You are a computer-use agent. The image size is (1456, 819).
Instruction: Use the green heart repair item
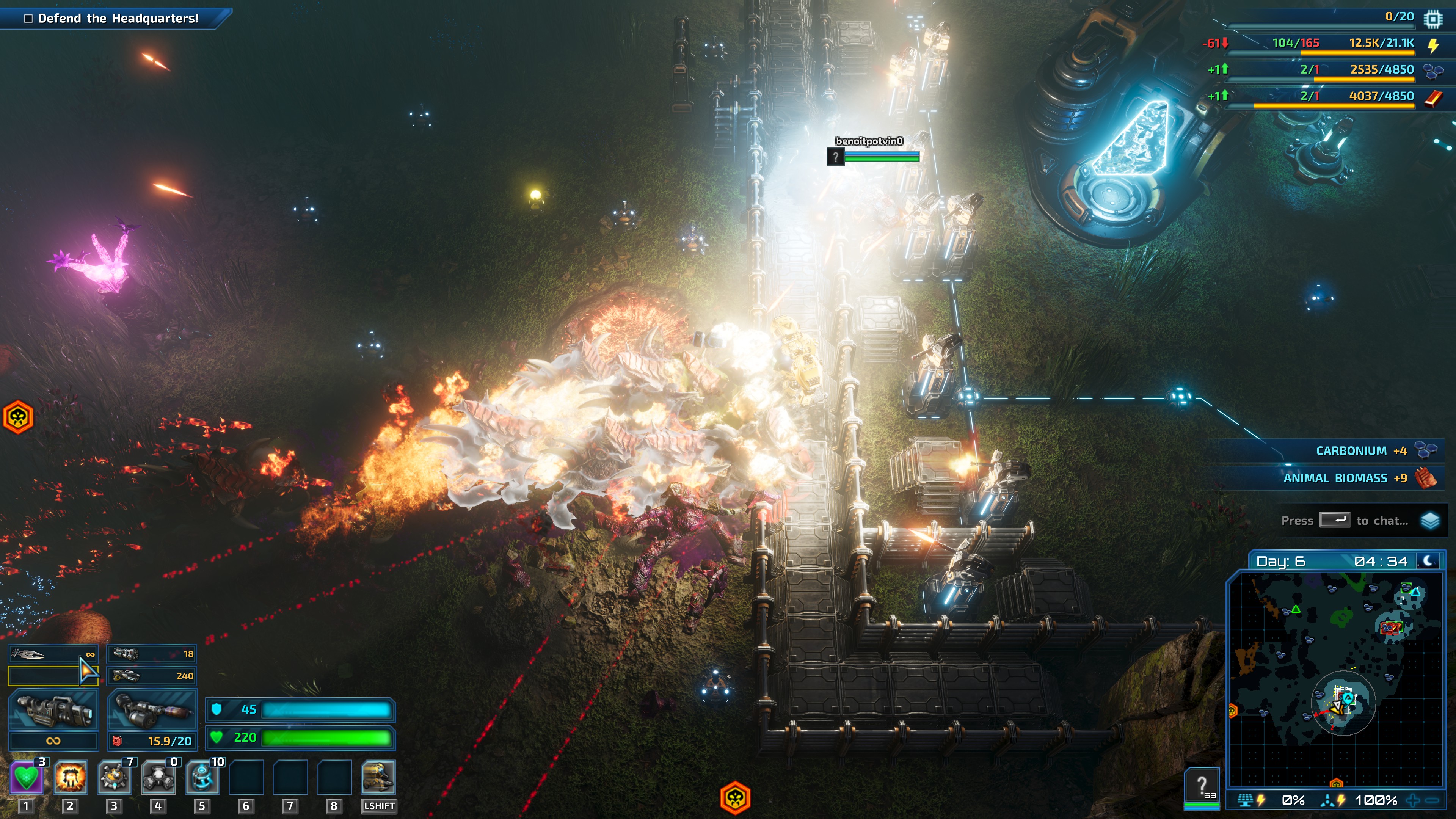pyautogui.click(x=26, y=777)
